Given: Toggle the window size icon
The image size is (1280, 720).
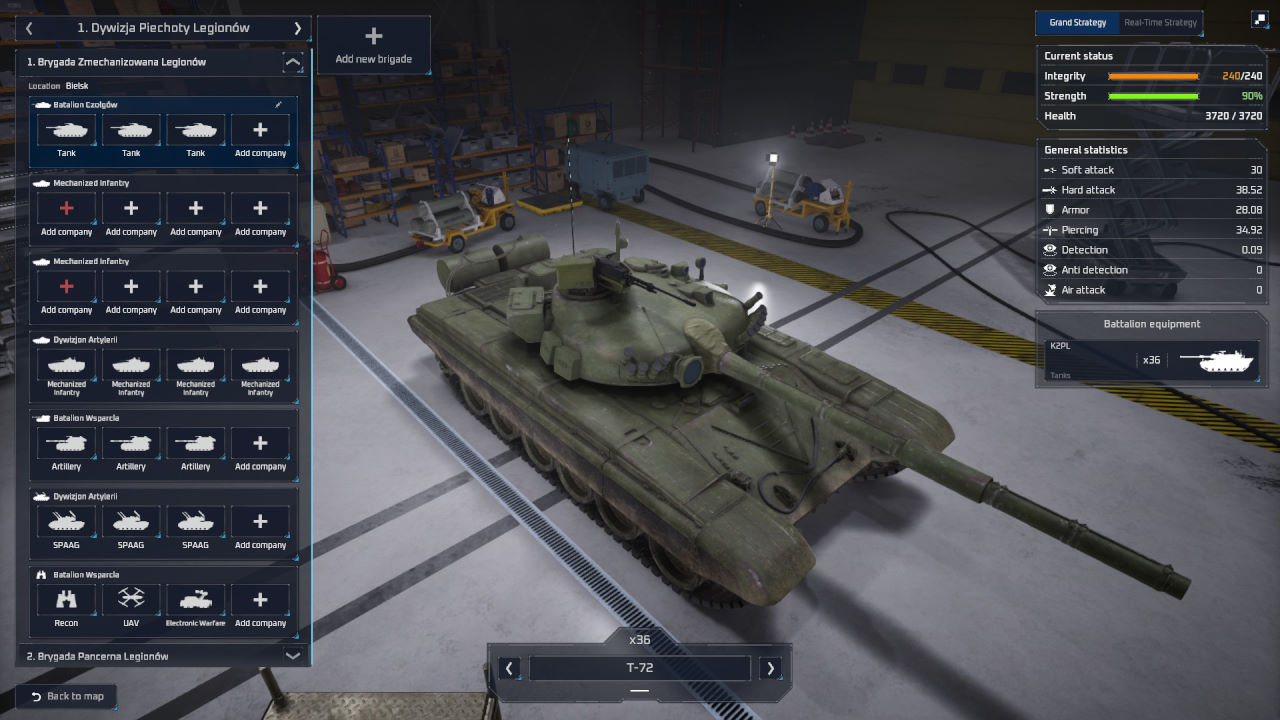Looking at the screenshot, I should tap(1259, 19).
